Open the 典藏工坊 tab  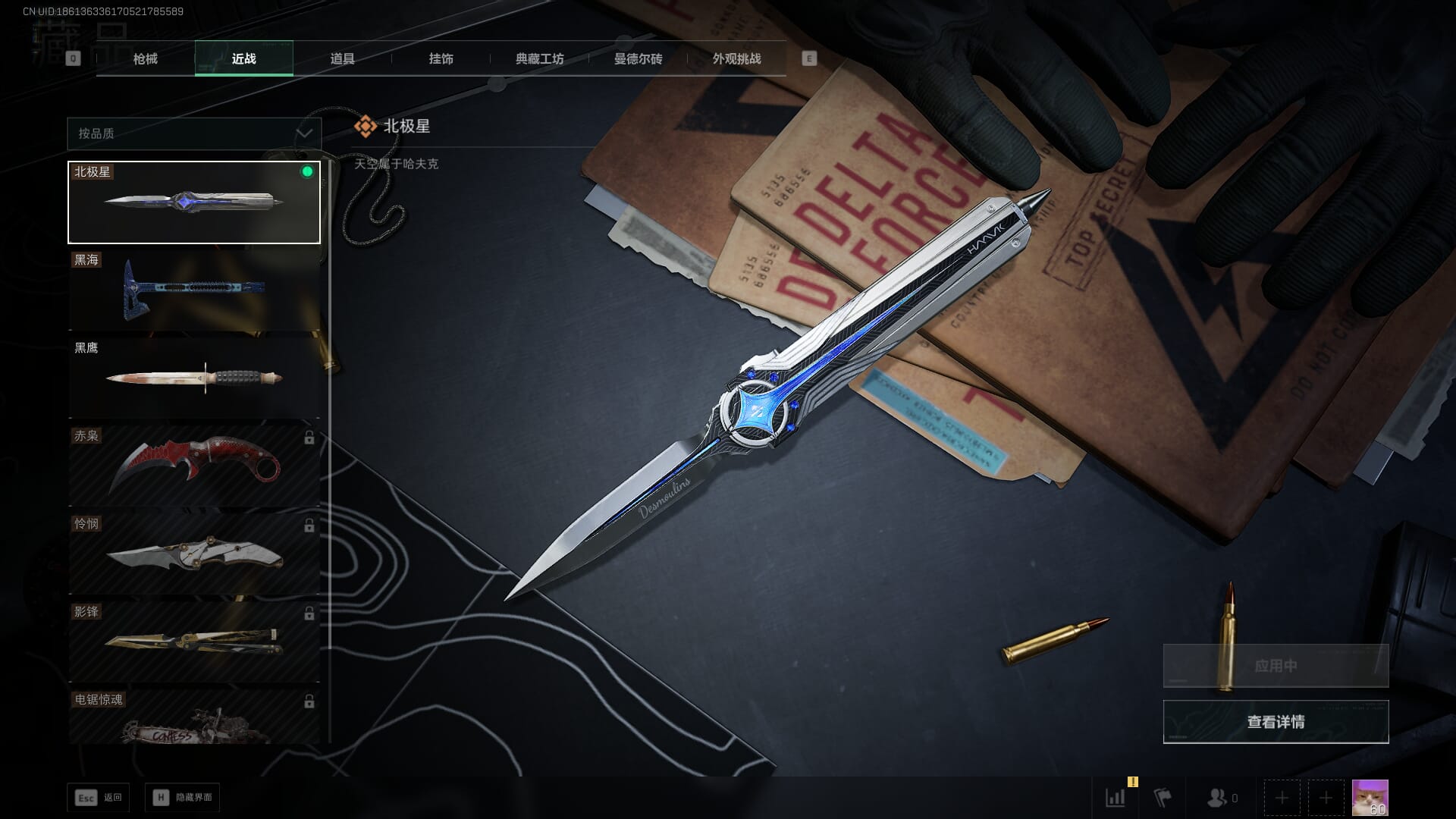click(539, 59)
